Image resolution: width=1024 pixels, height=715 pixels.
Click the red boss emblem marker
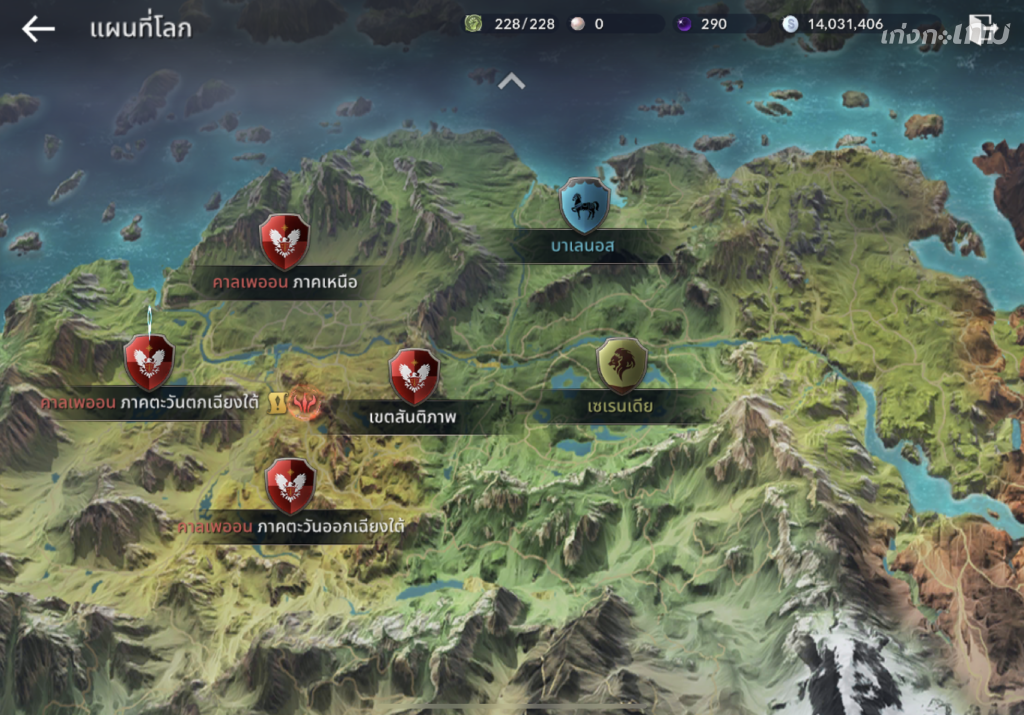click(304, 402)
